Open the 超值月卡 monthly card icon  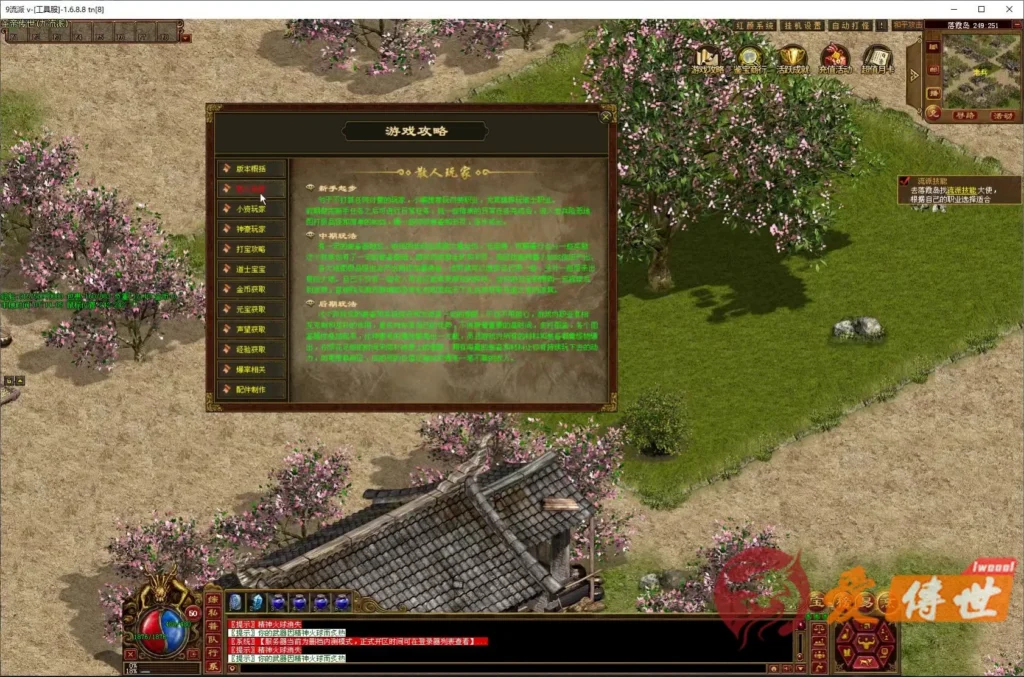877,59
